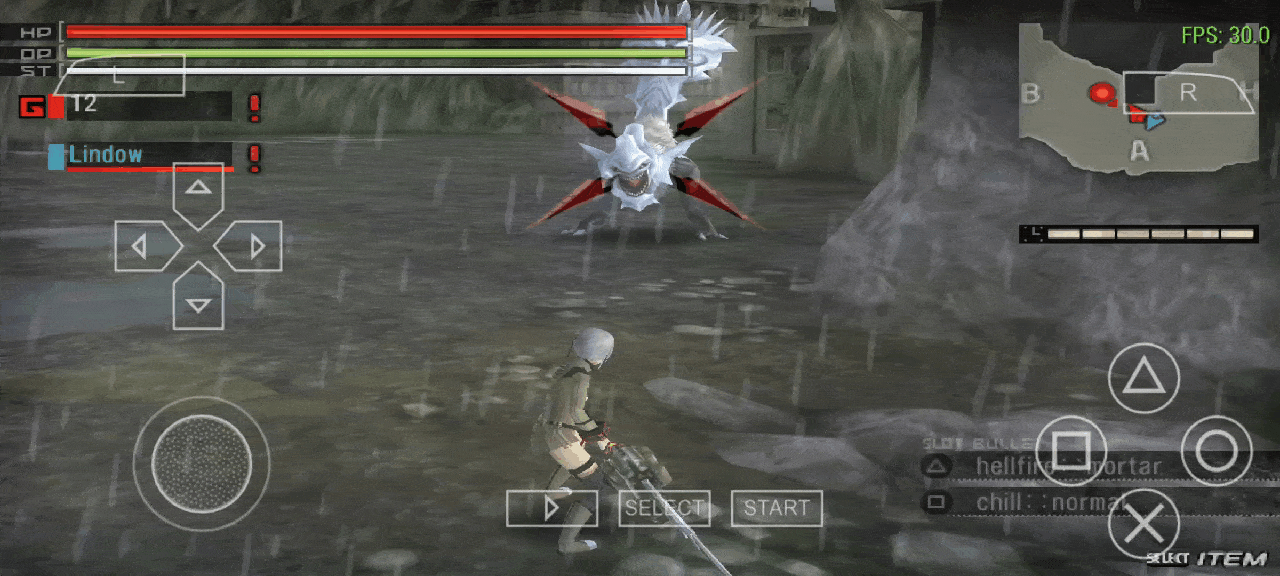Tap the triangle action button
This screenshot has width=1280, height=576.
point(1143,378)
